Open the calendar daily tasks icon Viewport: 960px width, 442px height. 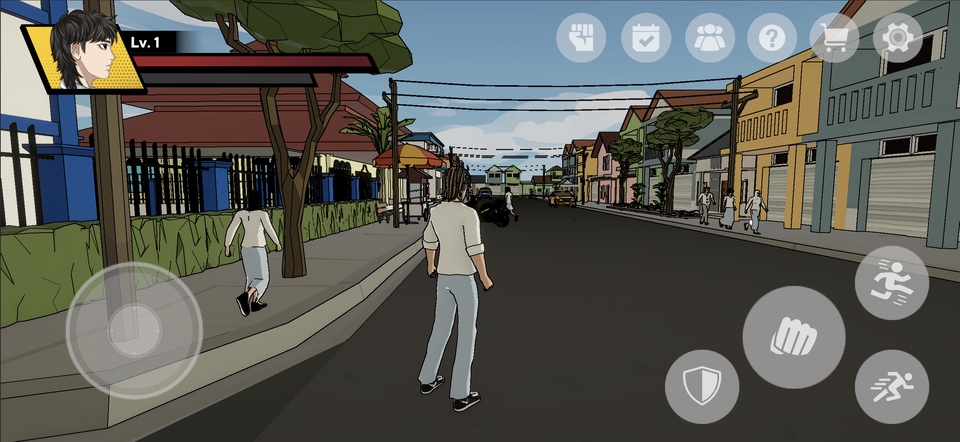tap(646, 38)
